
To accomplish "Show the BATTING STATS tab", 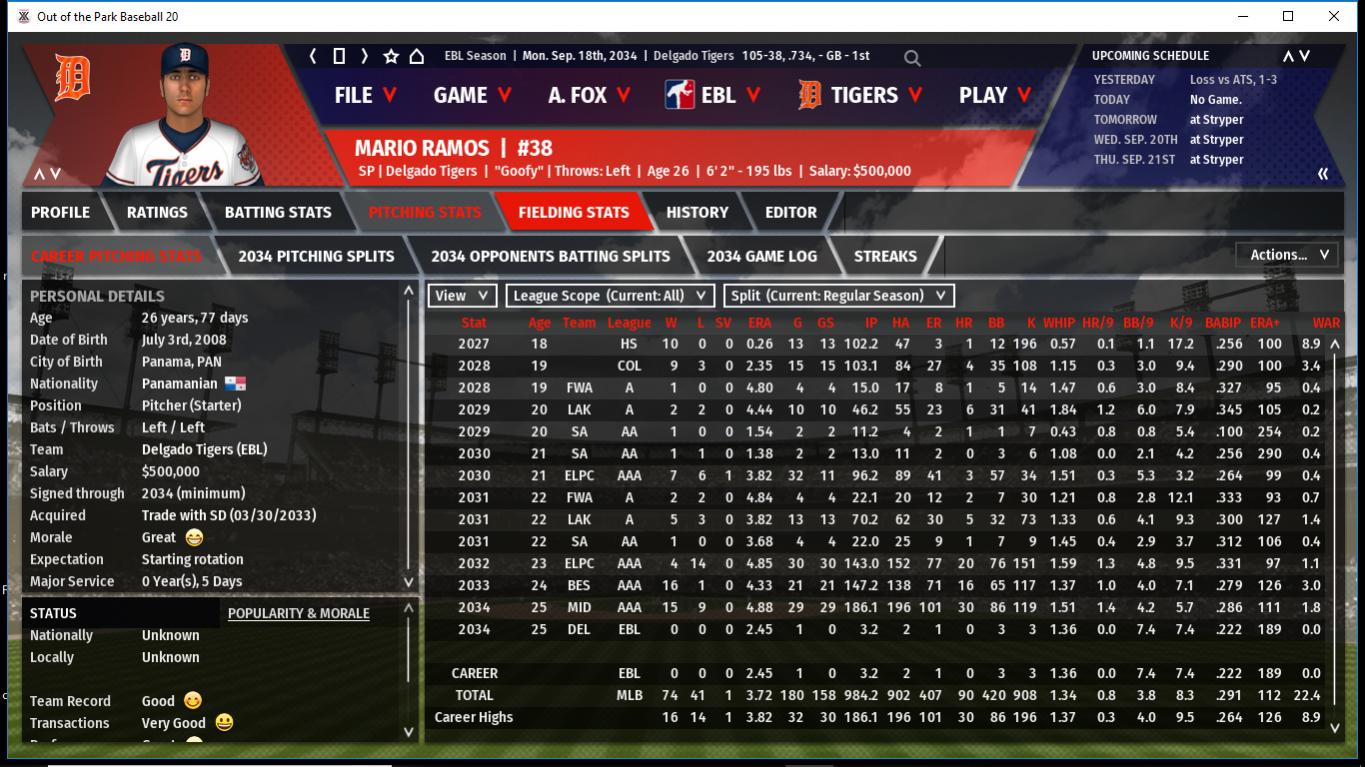I will [278, 212].
